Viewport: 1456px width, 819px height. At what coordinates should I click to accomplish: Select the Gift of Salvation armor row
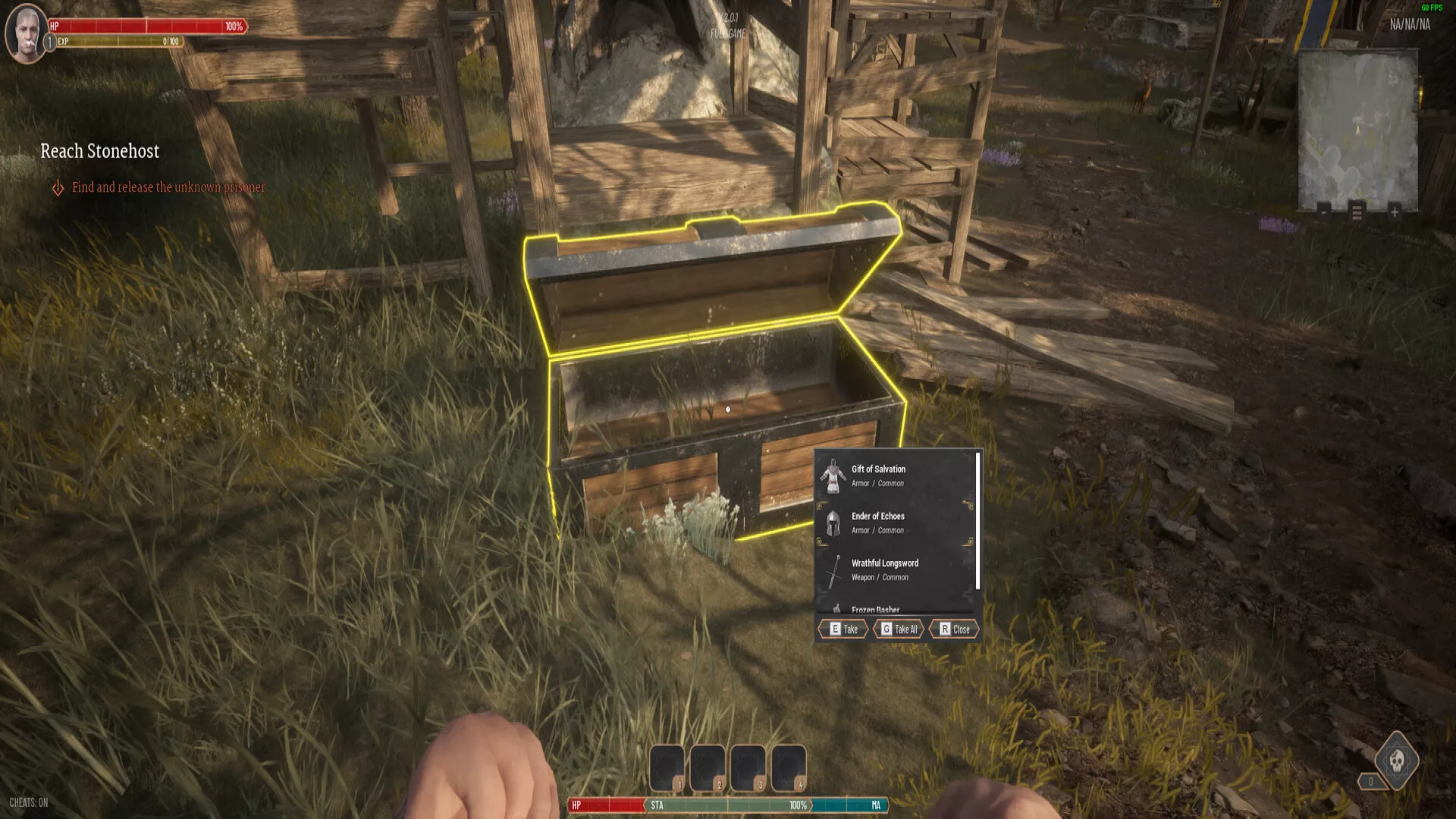[x=895, y=475]
